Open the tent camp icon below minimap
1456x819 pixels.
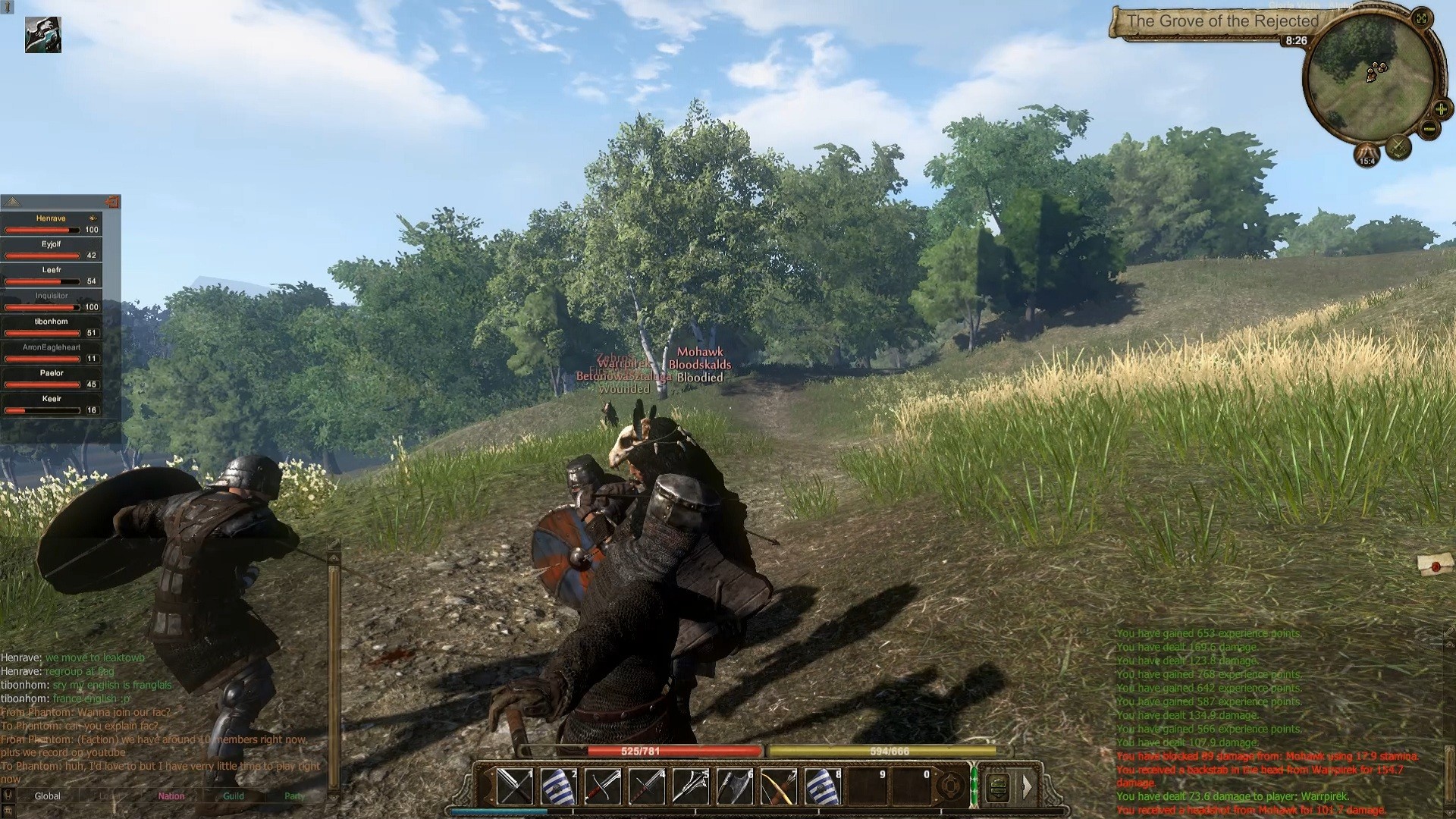1367,154
